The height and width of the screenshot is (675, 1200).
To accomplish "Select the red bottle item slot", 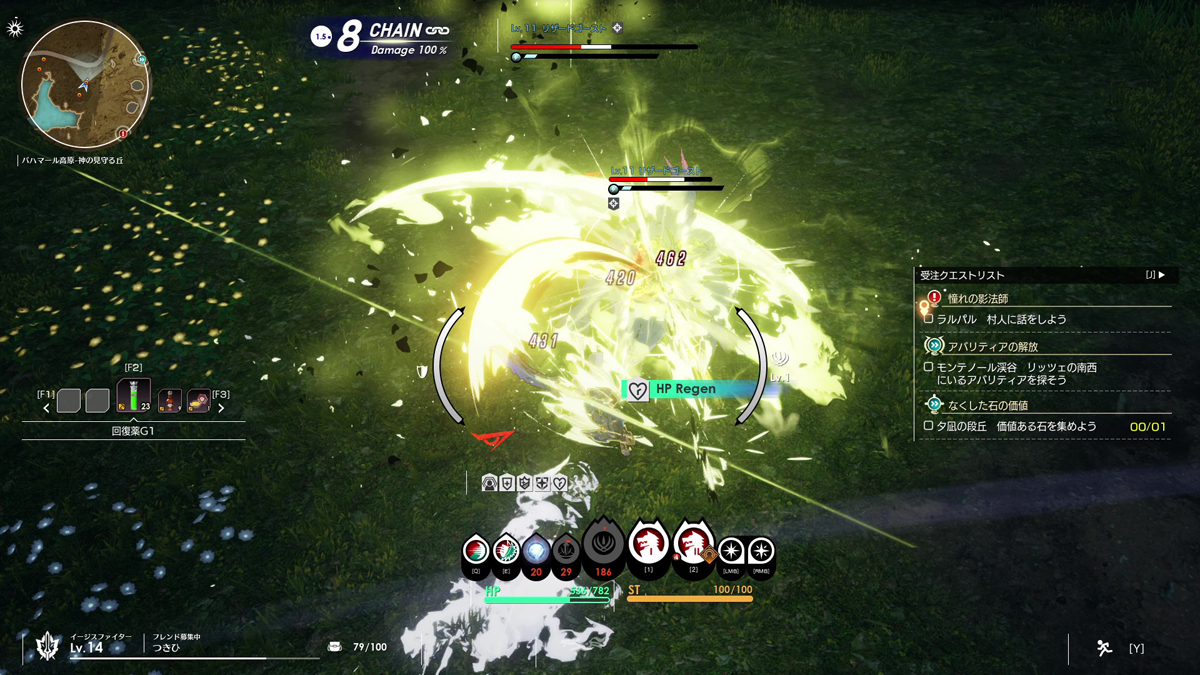I will 169,401.
